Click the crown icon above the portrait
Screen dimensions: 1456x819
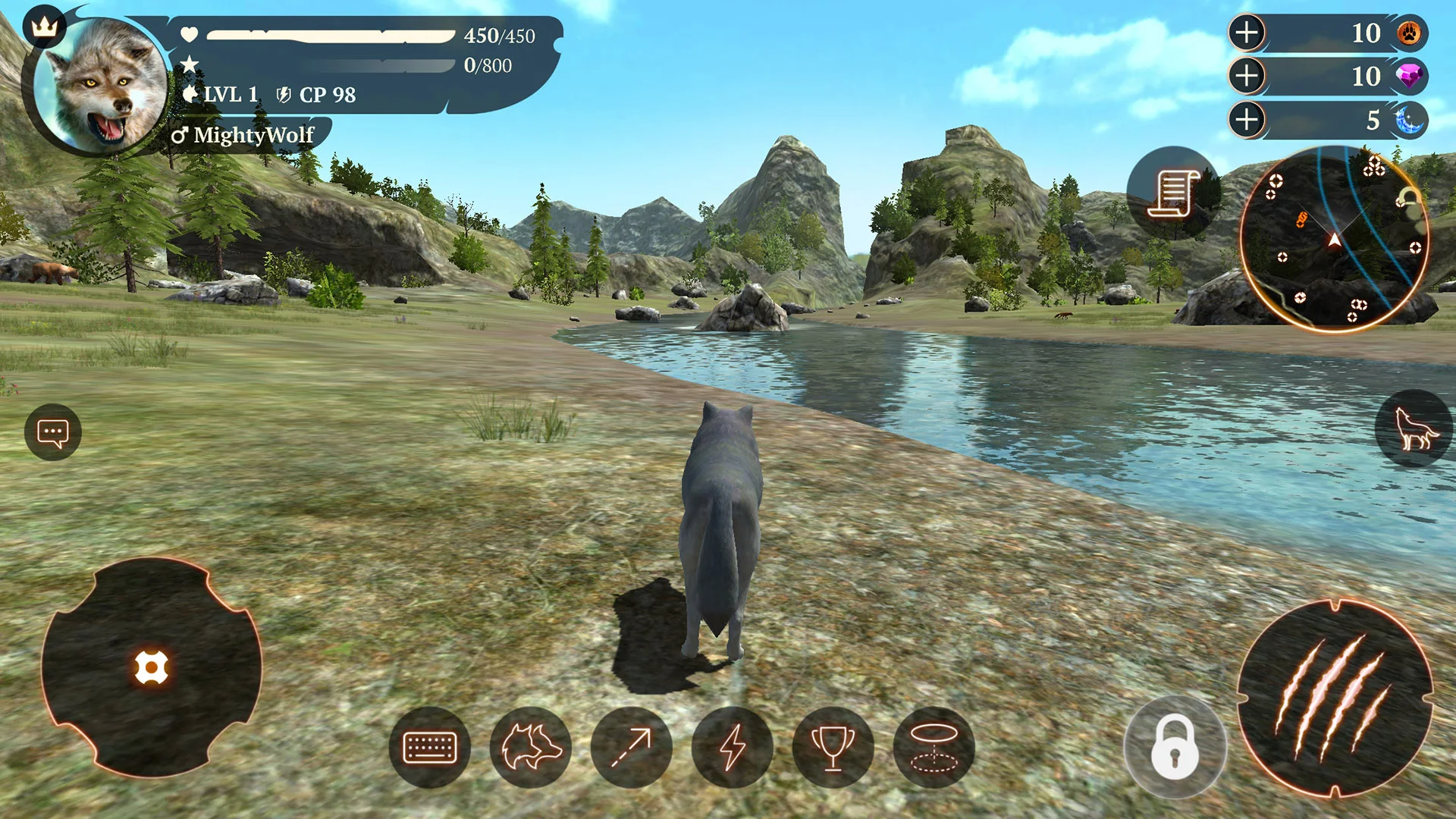click(x=45, y=27)
